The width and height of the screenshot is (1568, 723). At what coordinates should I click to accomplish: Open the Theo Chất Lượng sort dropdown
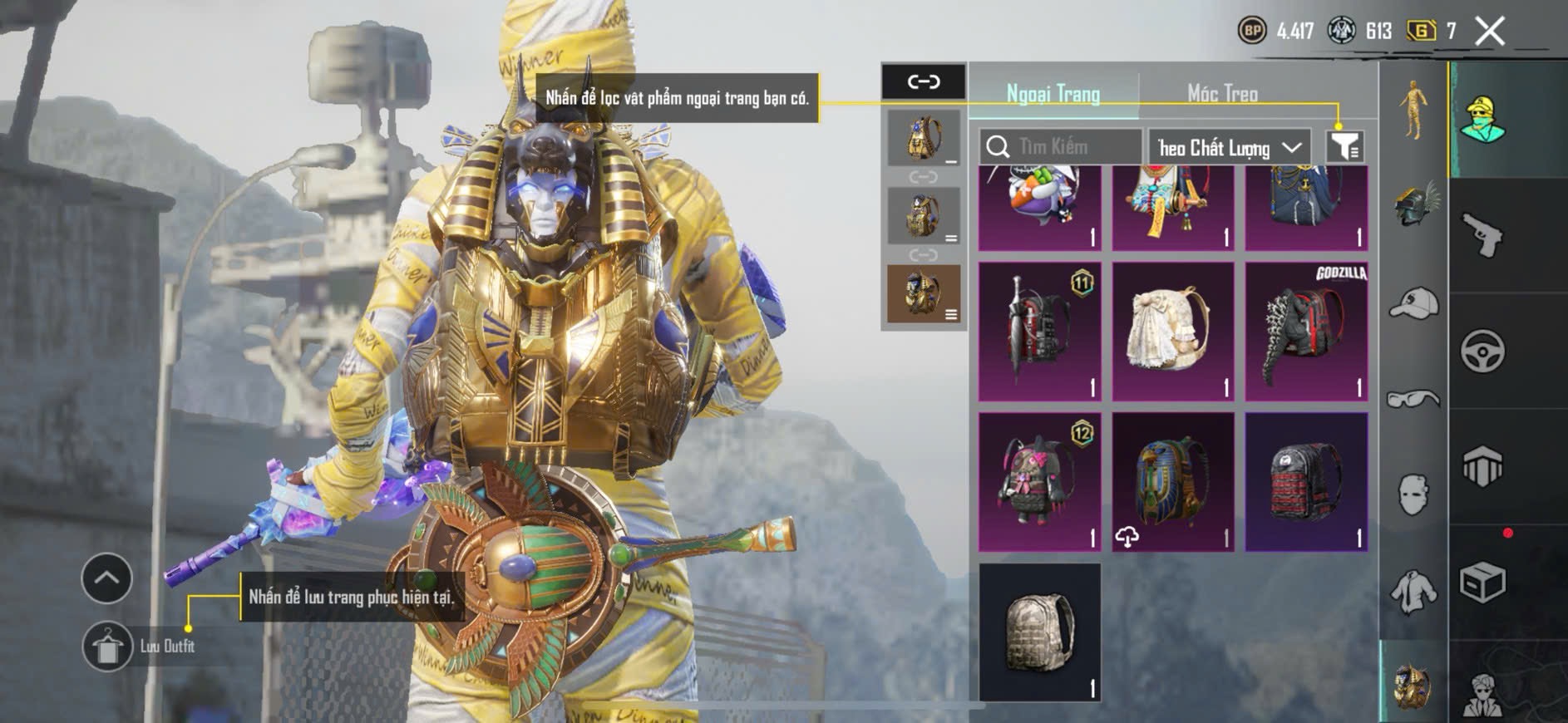[x=1229, y=148]
